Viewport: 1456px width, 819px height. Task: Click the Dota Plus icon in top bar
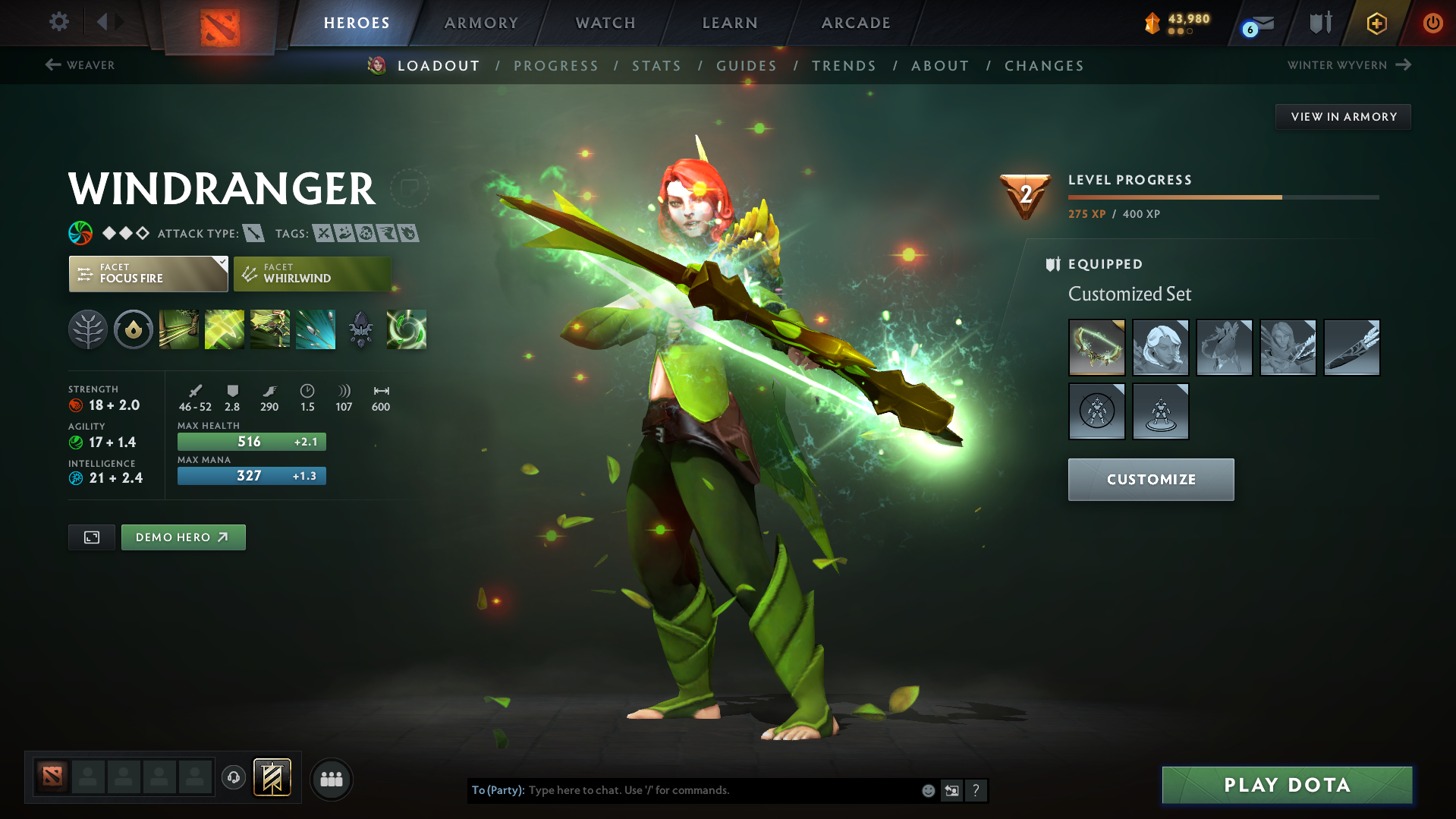(x=1376, y=23)
